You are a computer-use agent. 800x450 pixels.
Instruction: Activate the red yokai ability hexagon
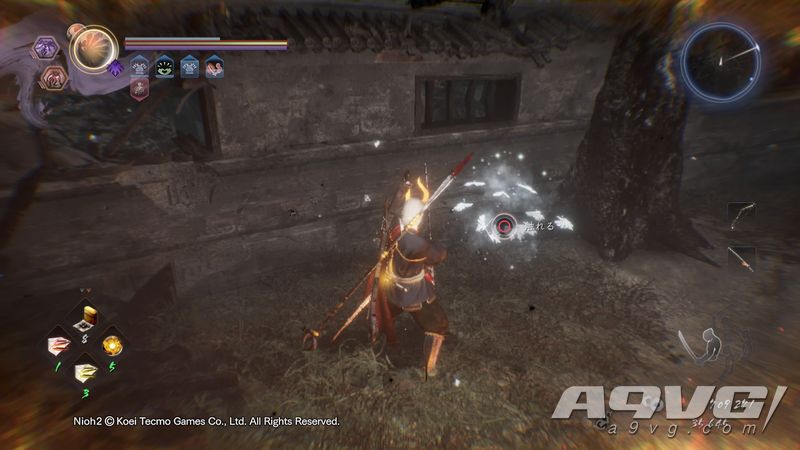52,77
